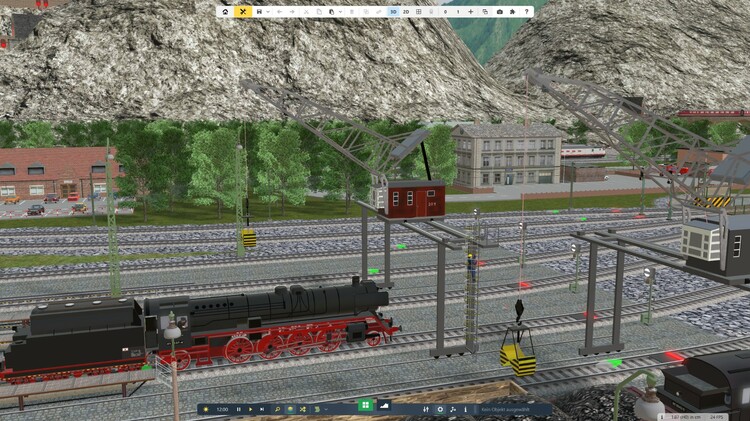Image resolution: width=750 pixels, height=421 pixels.
Task: Open help with the question mark
Action: click(527, 12)
